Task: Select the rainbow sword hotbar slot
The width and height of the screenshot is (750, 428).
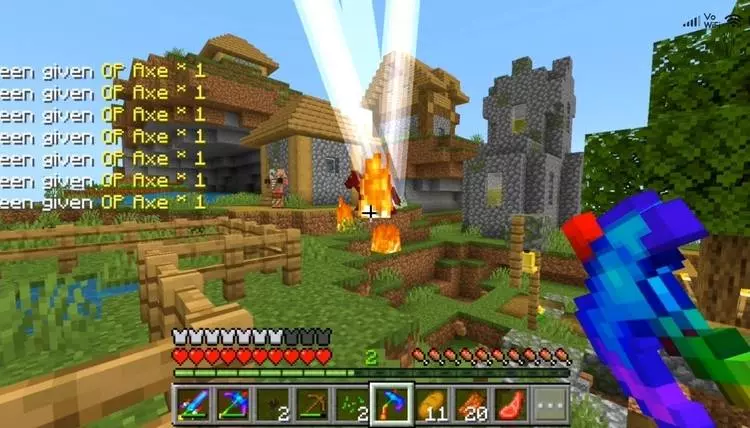Action: point(192,404)
